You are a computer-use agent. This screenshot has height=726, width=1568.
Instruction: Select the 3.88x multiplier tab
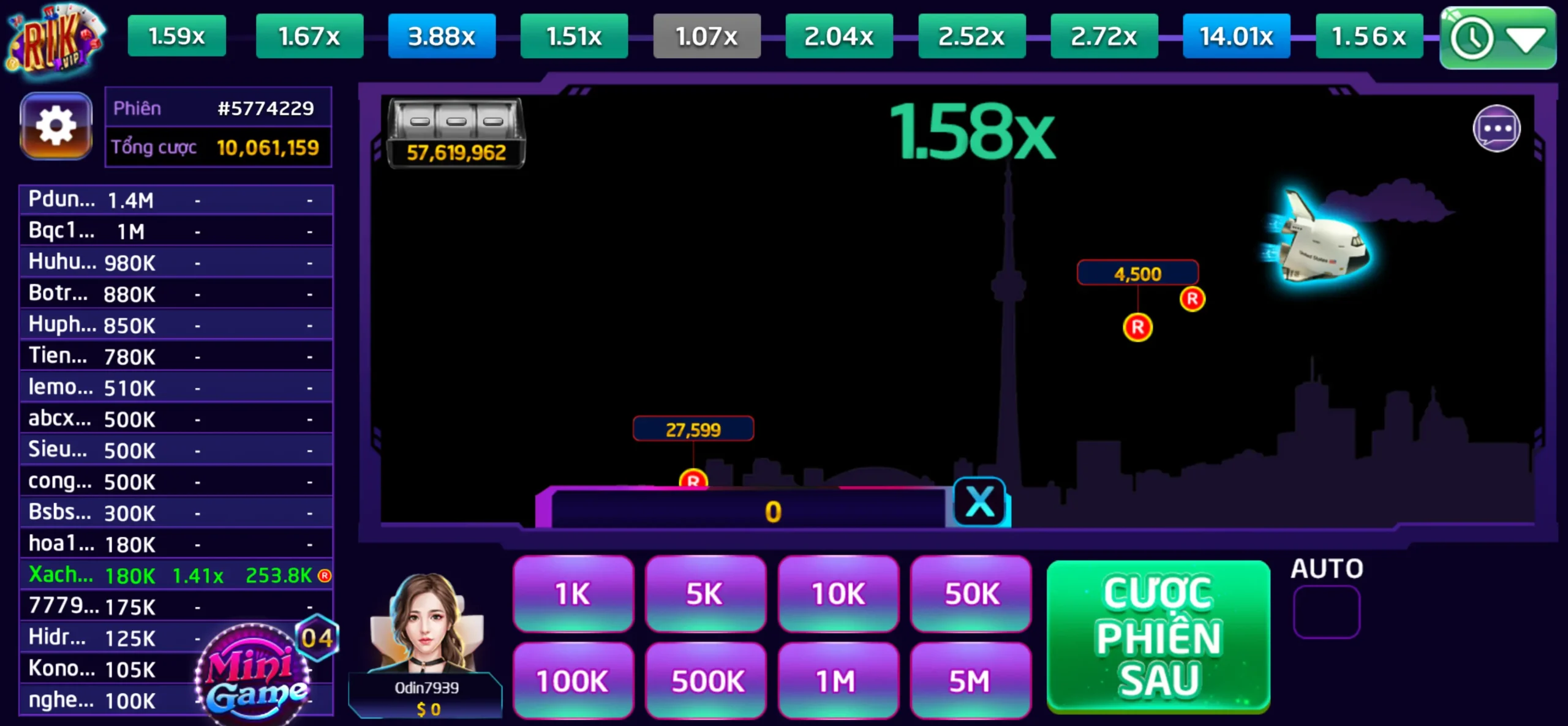442,37
